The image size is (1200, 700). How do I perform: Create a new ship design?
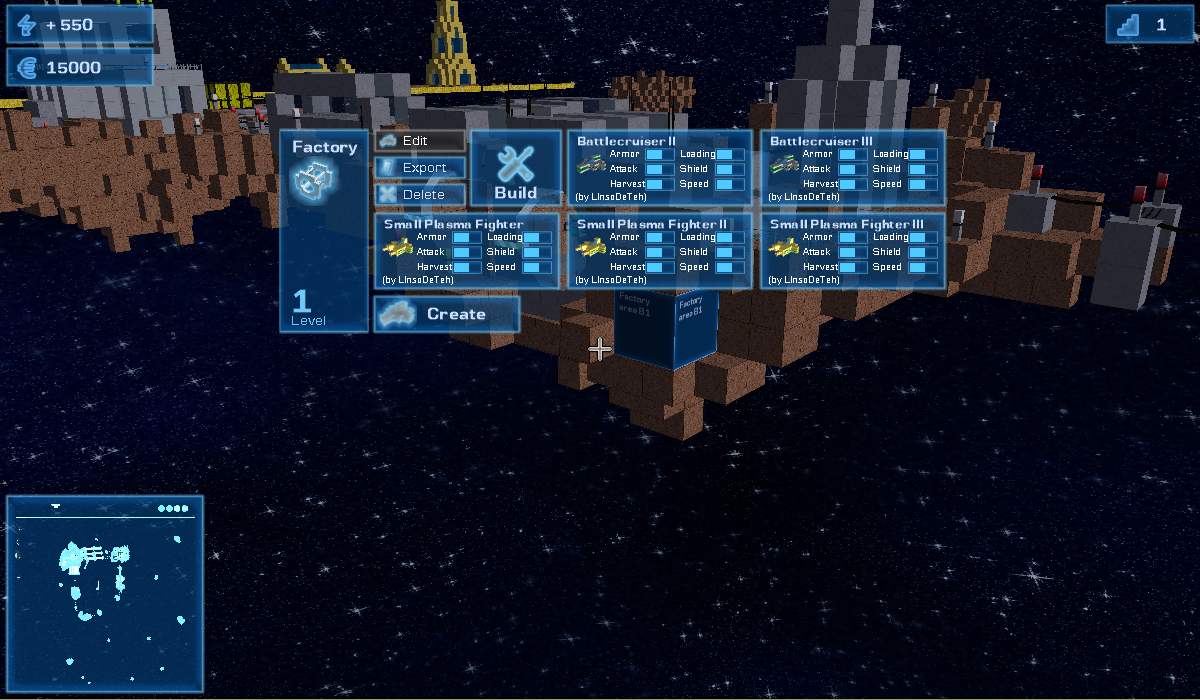tap(447, 314)
